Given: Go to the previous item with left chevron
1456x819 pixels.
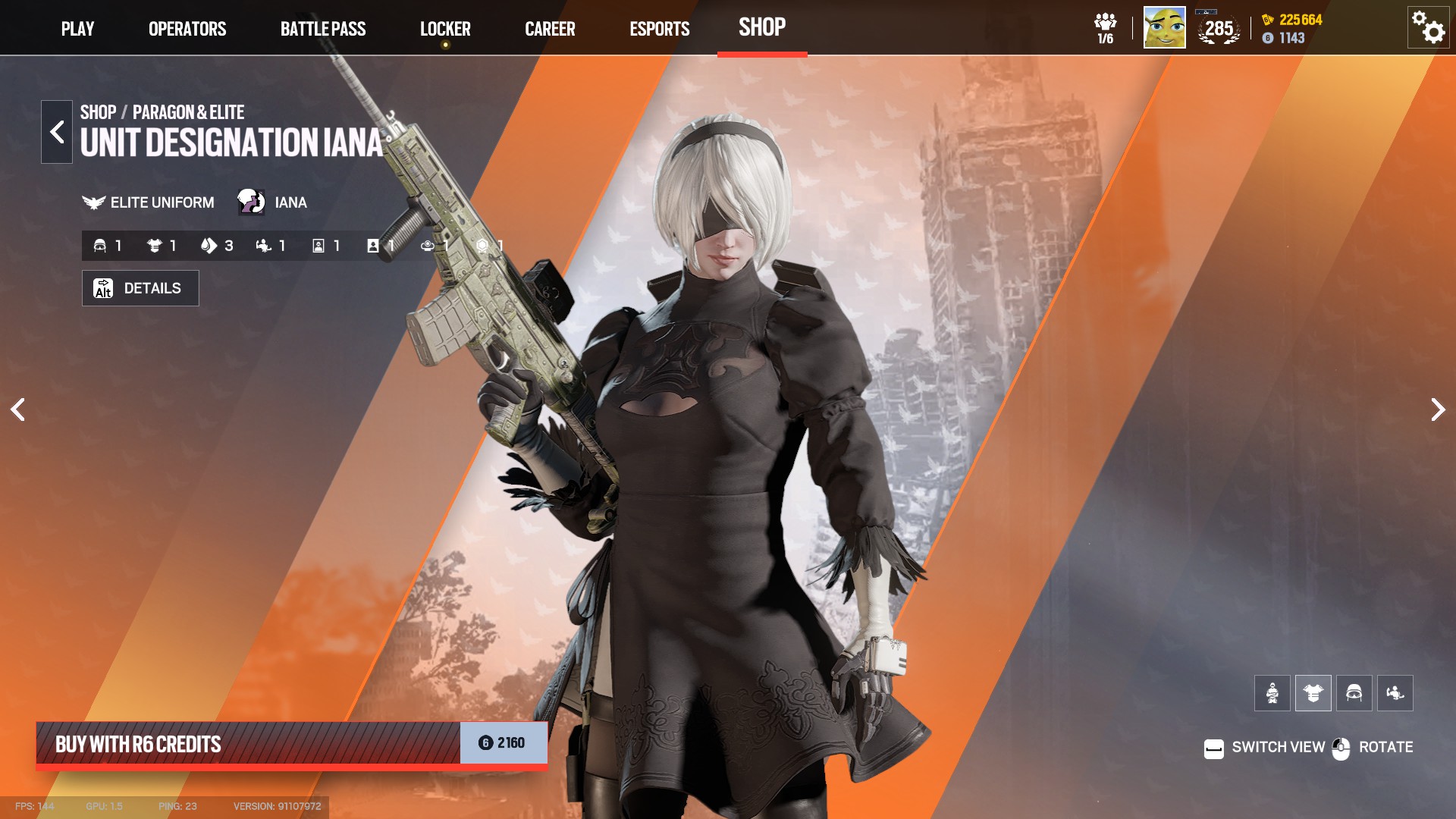Looking at the screenshot, I should pos(17,409).
